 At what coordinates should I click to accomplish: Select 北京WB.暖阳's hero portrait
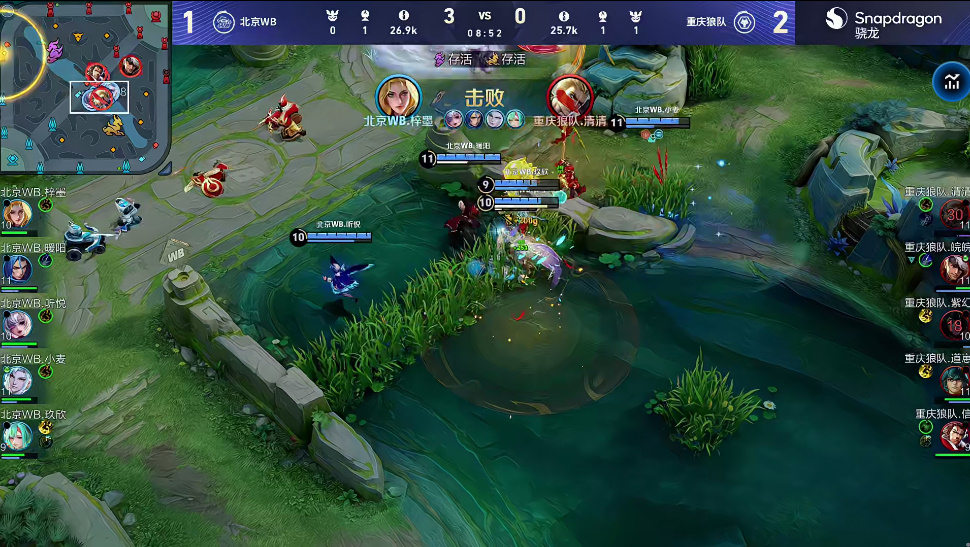tap(17, 268)
